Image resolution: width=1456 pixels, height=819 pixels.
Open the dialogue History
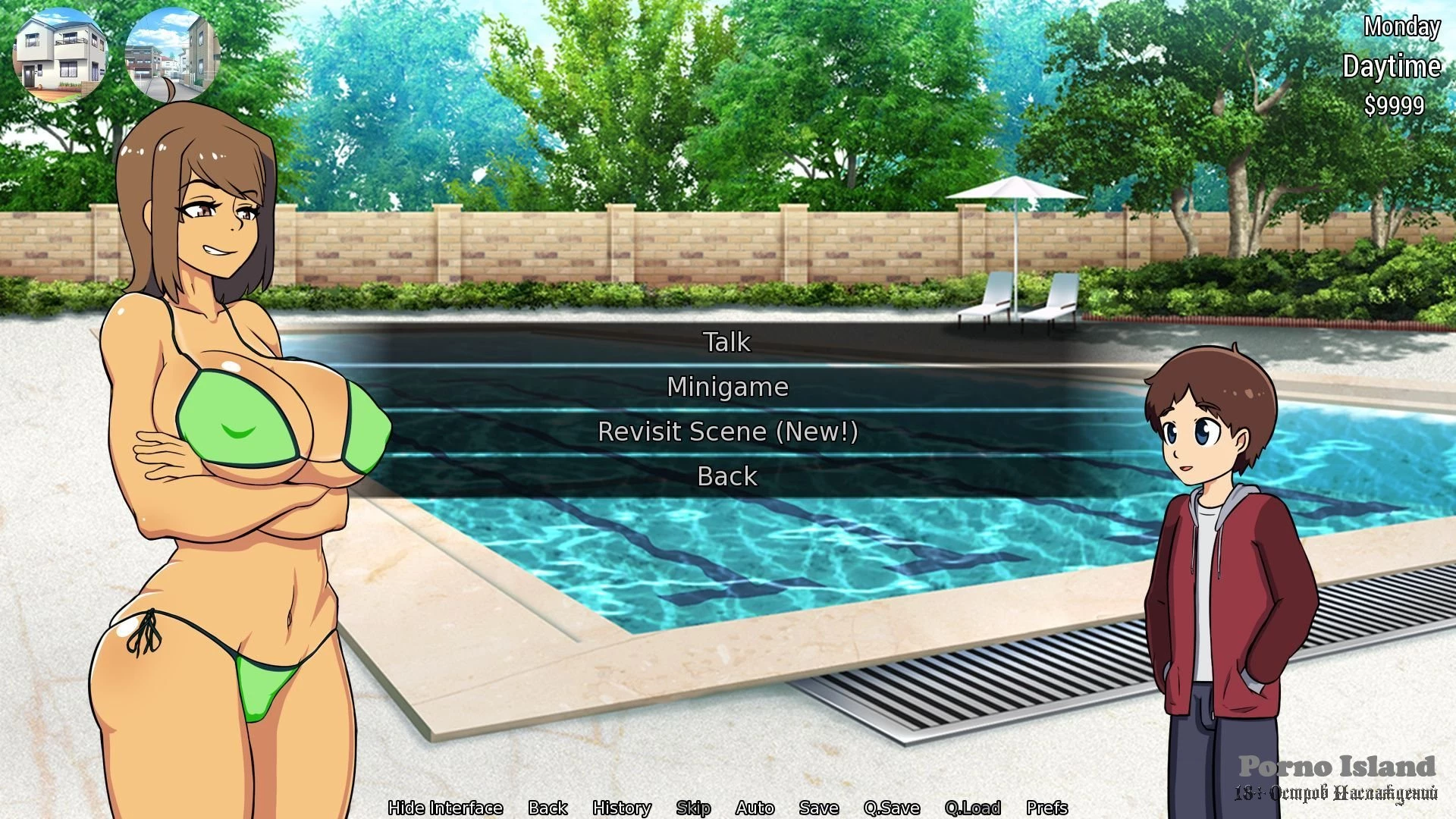[622, 808]
